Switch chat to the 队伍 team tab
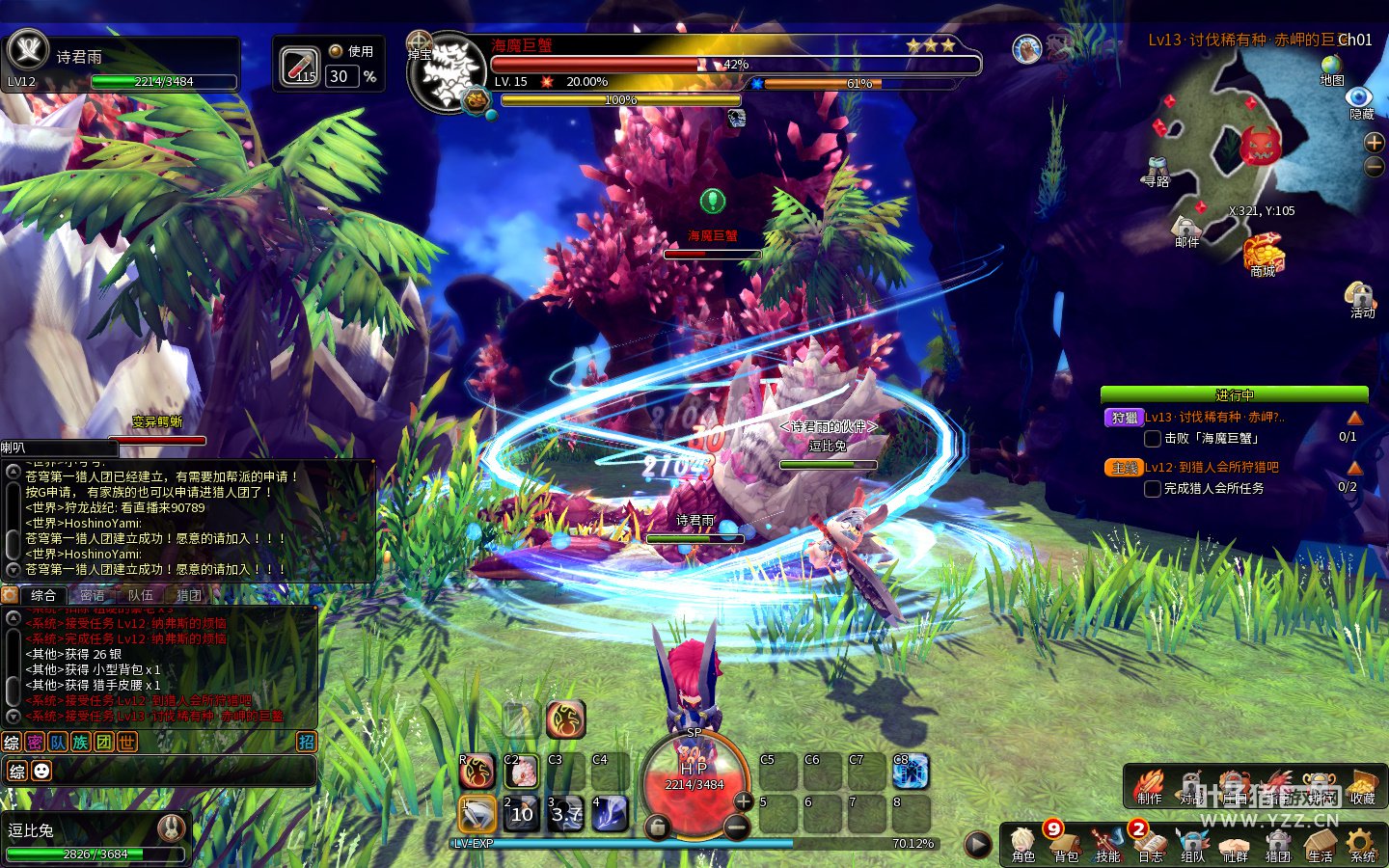1389x868 pixels. tap(141, 595)
